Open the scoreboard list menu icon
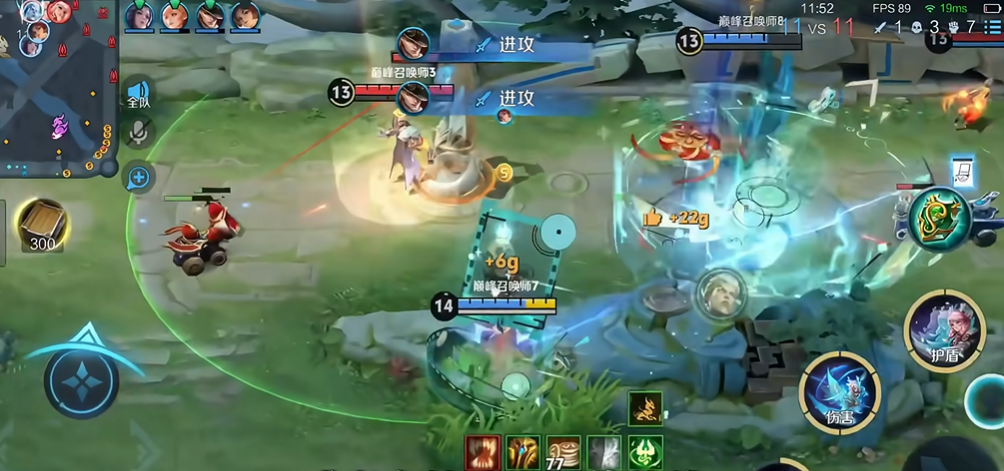Viewport: 1004px width, 471px height. click(x=991, y=27)
